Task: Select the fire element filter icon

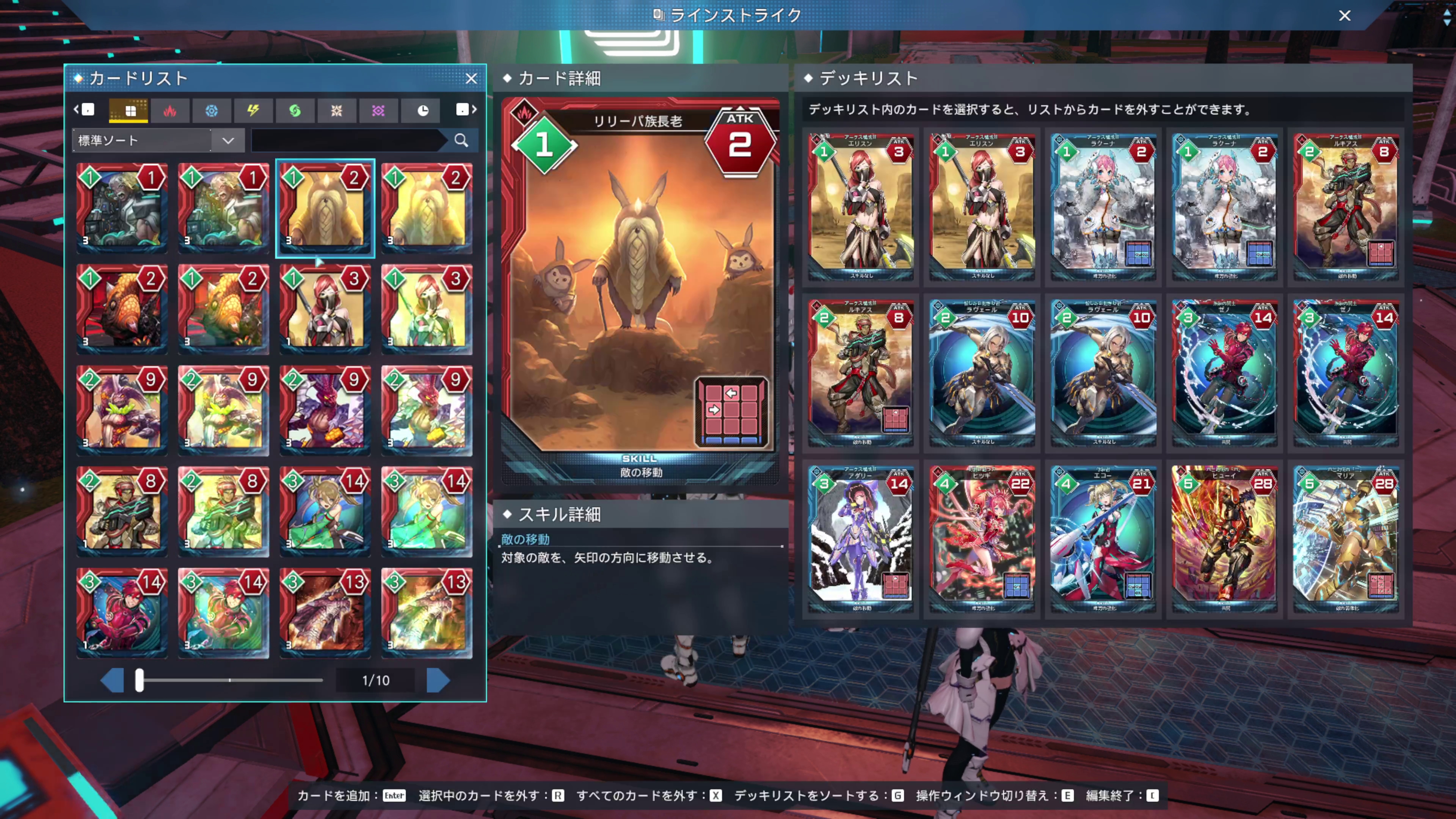Action: tap(170, 110)
